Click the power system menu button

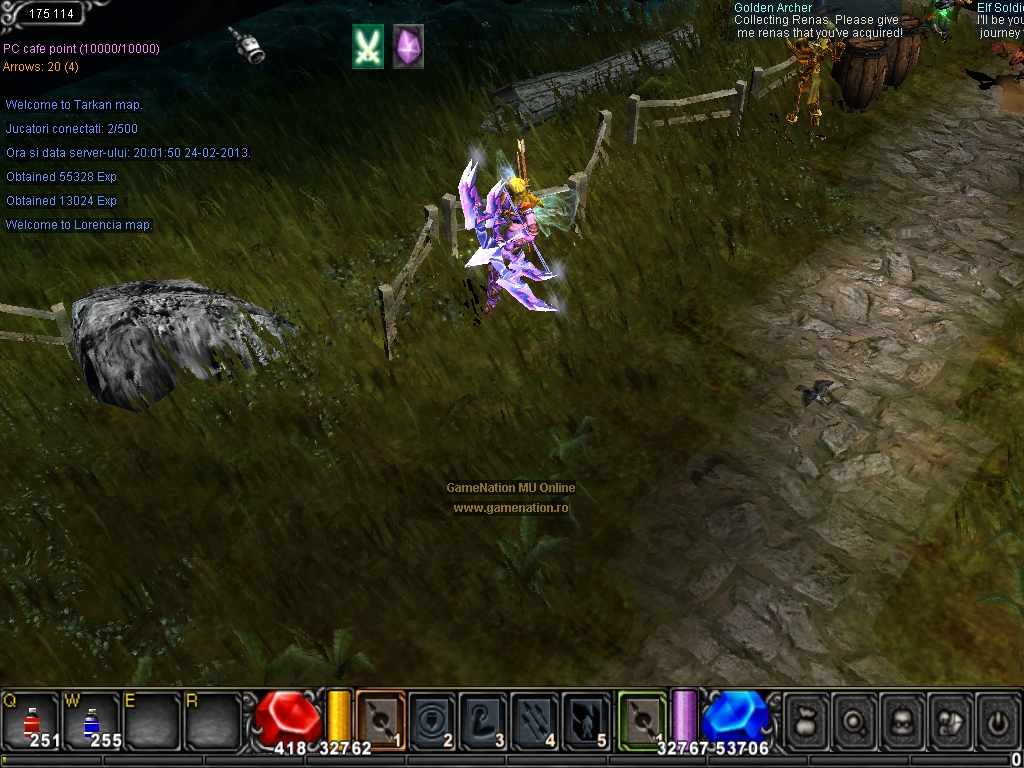pos(997,718)
